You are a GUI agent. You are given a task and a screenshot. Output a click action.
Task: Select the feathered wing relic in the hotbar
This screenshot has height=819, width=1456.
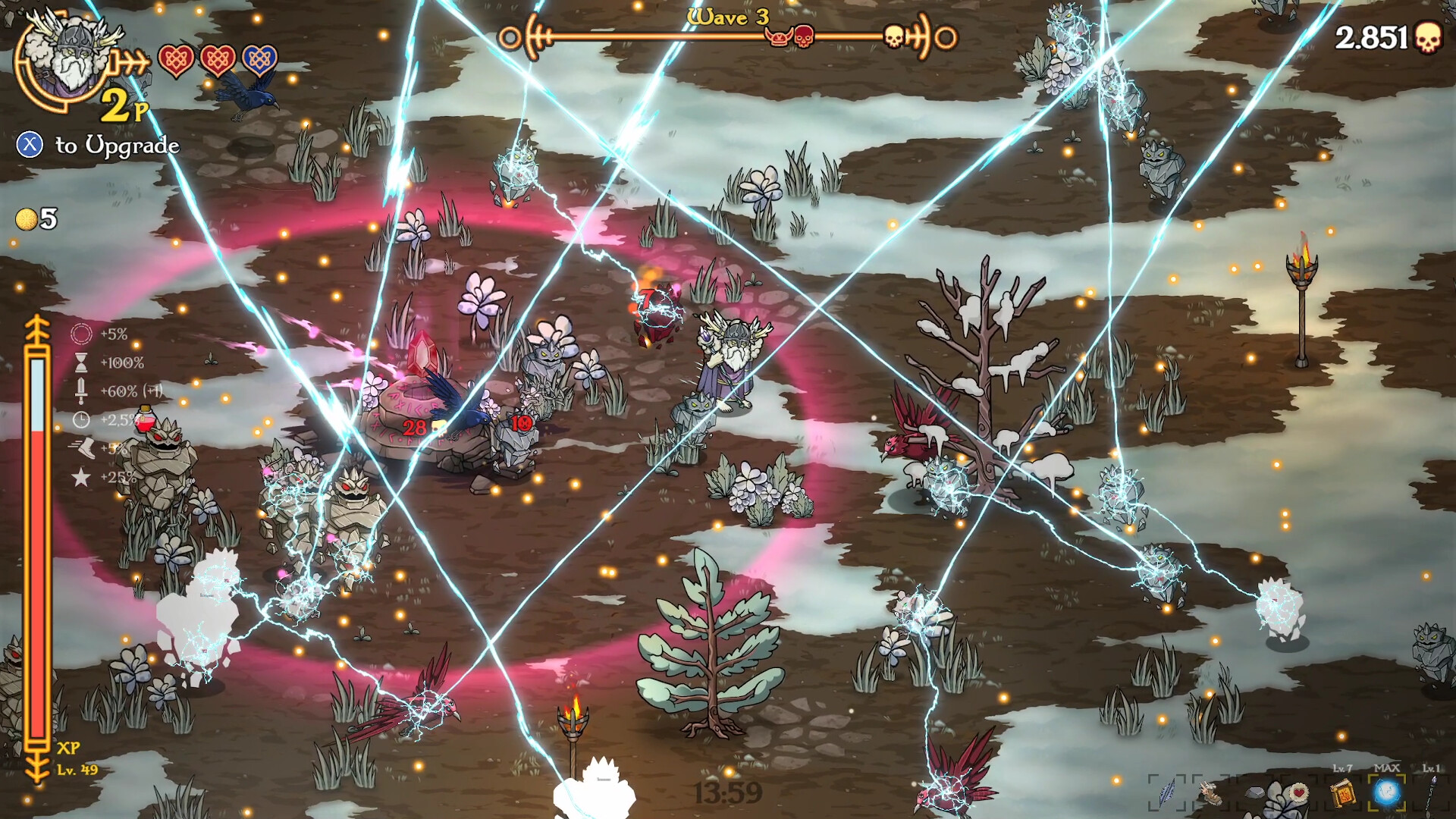coord(1212,792)
